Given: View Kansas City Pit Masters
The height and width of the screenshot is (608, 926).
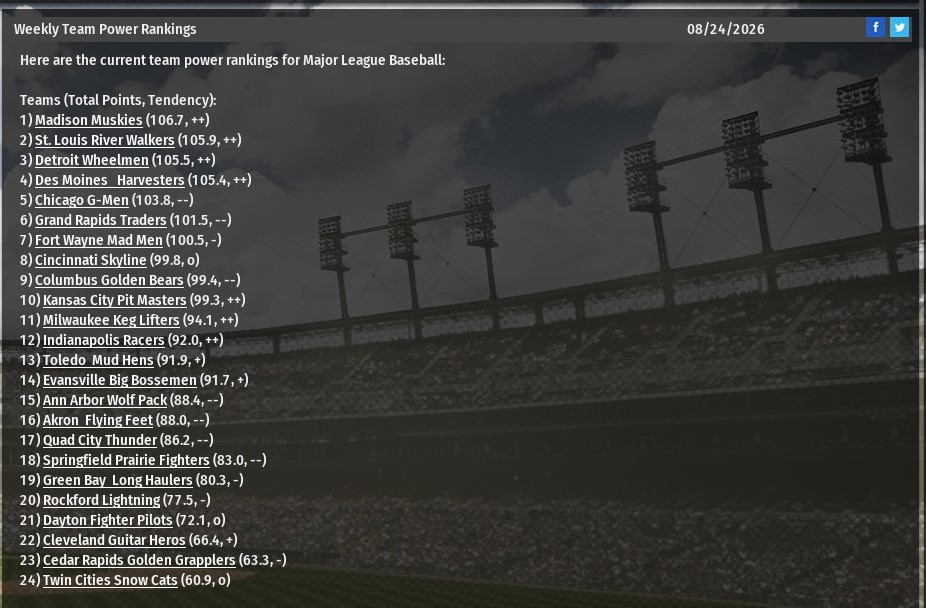Looking at the screenshot, I should (x=114, y=300).
